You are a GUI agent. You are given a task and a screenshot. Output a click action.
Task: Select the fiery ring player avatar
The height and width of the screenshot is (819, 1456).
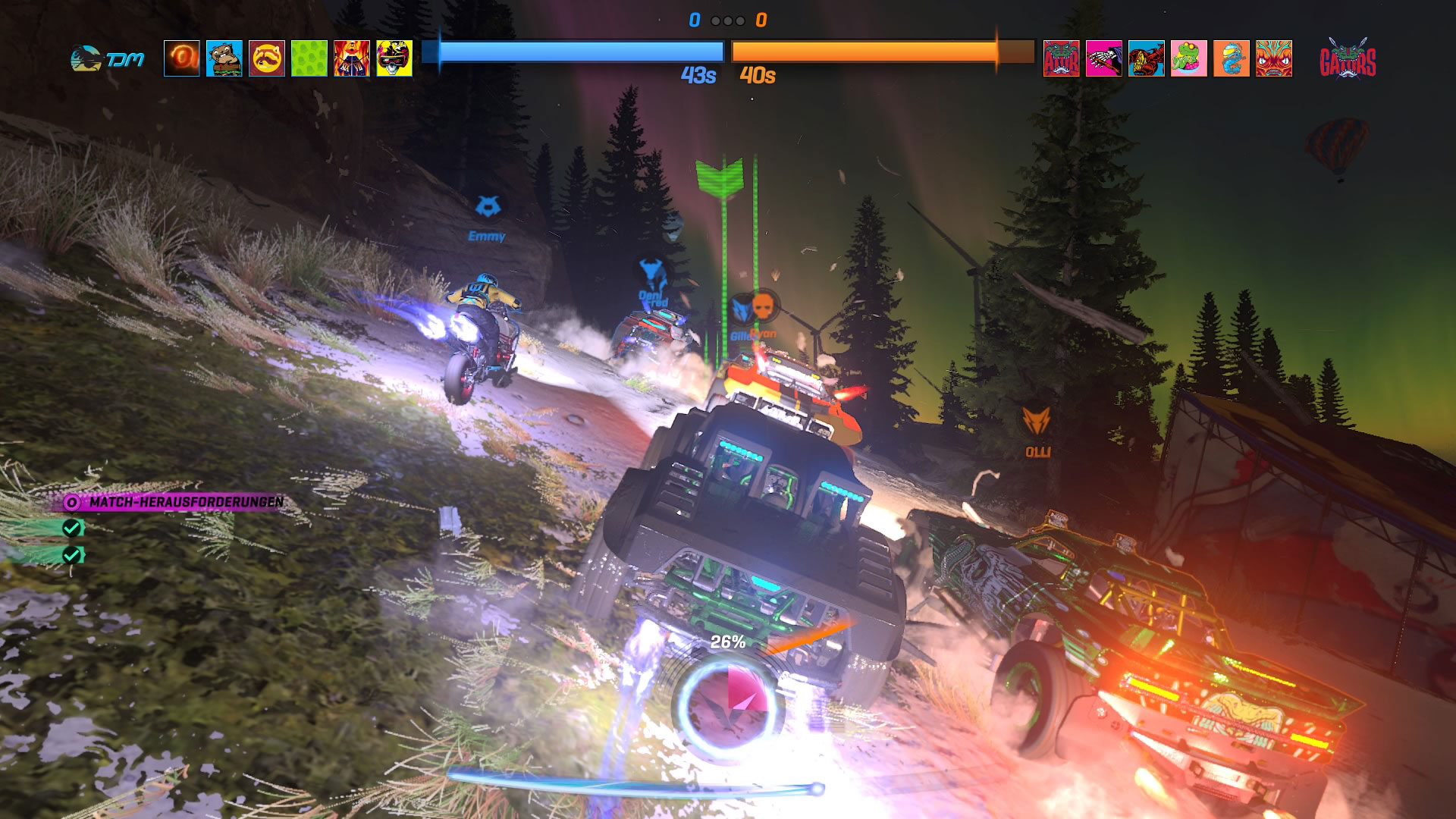coord(182,58)
